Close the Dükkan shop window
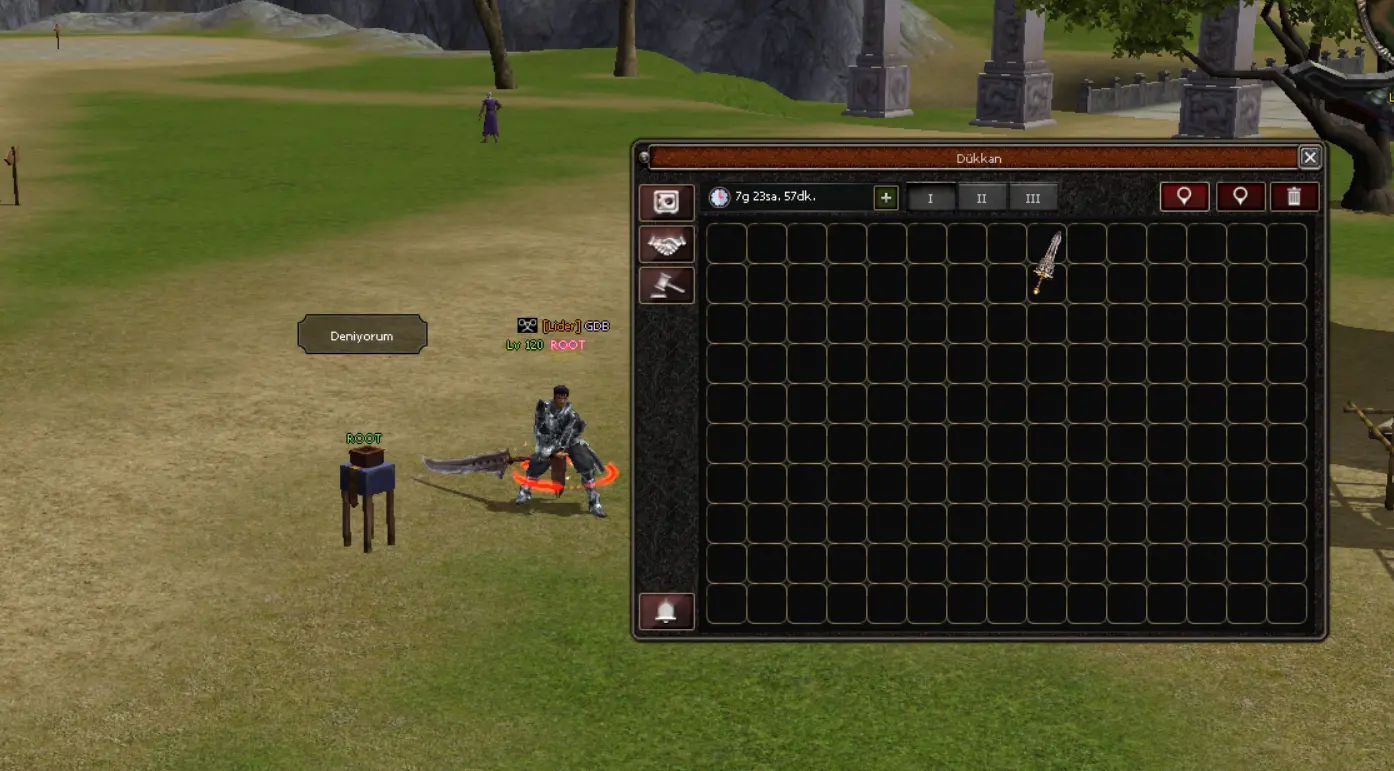Image resolution: width=1394 pixels, height=771 pixels. point(1309,158)
